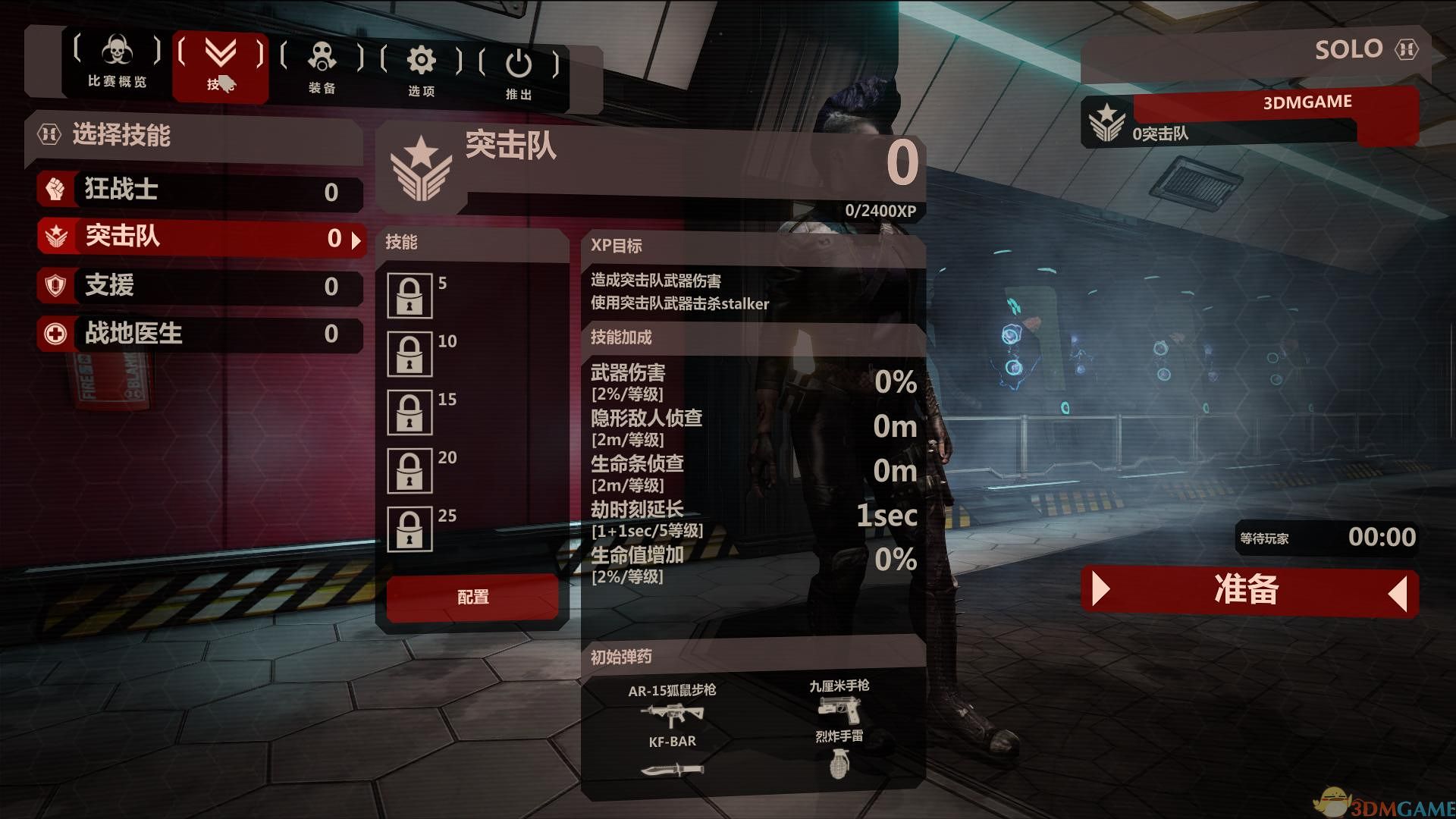
Task: Click the AR-15狐鼠步枪 rifle icon
Action: (672, 714)
